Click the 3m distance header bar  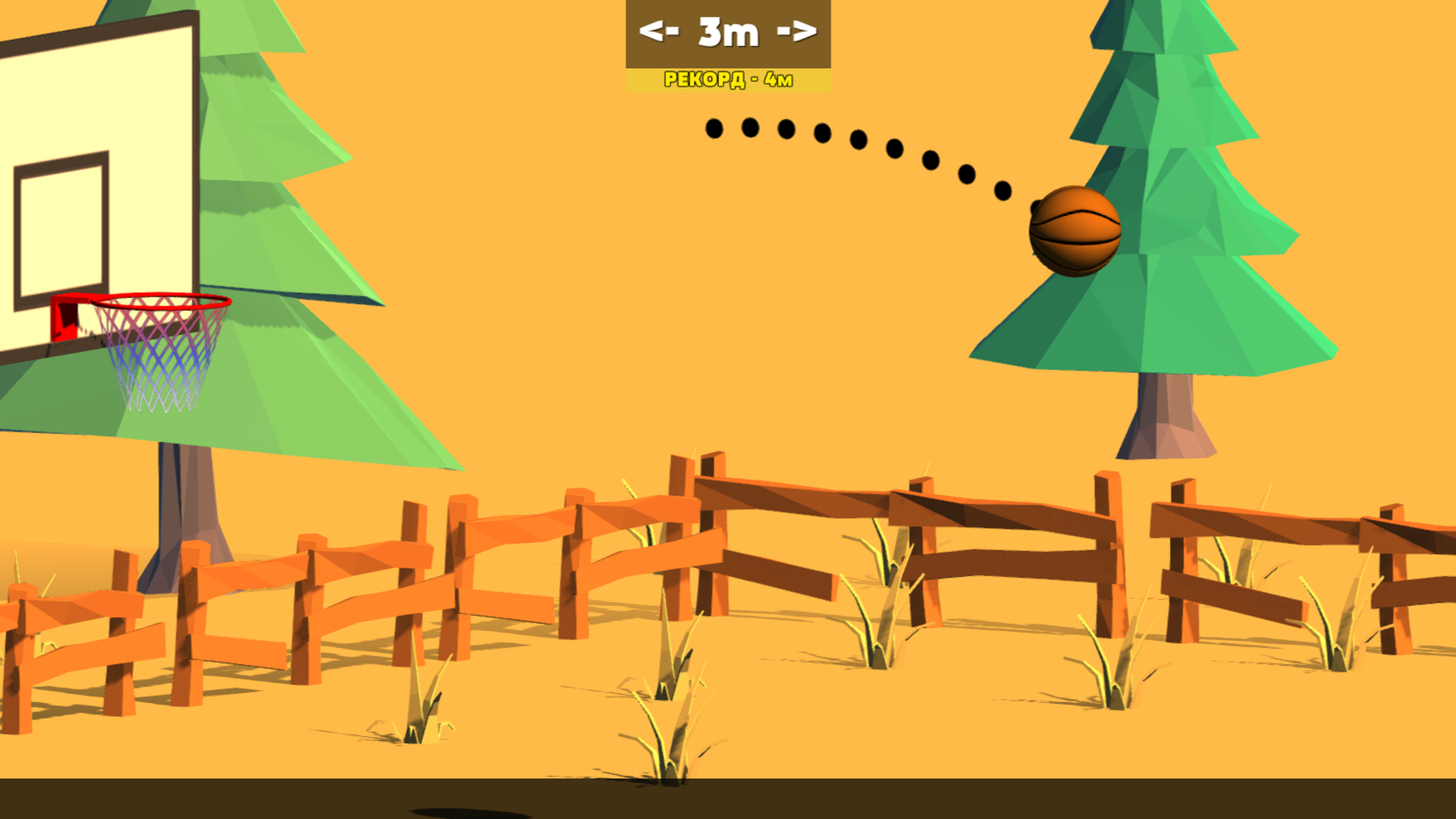[728, 32]
